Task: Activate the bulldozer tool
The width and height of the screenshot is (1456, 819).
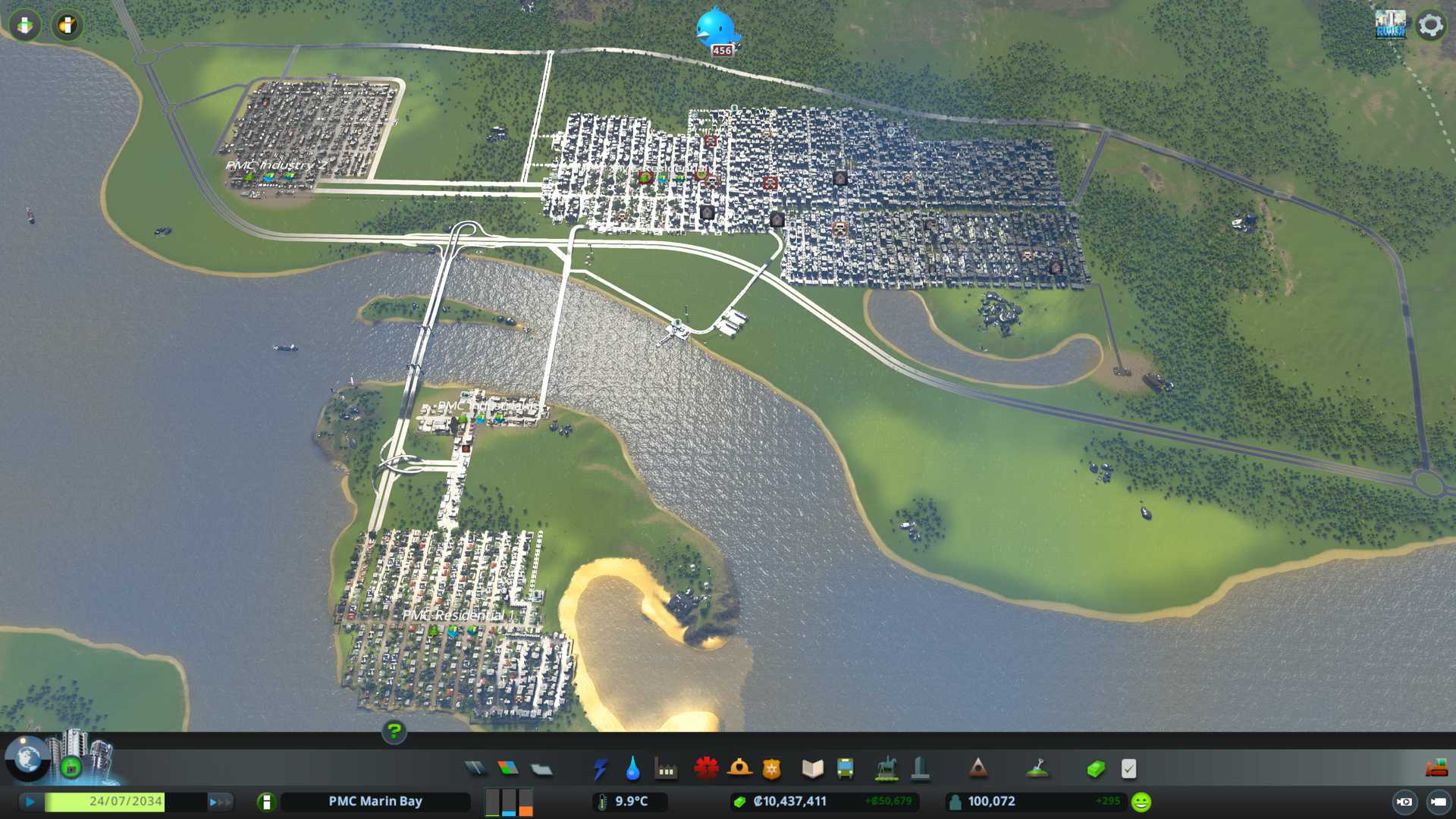Action: coord(1436,769)
